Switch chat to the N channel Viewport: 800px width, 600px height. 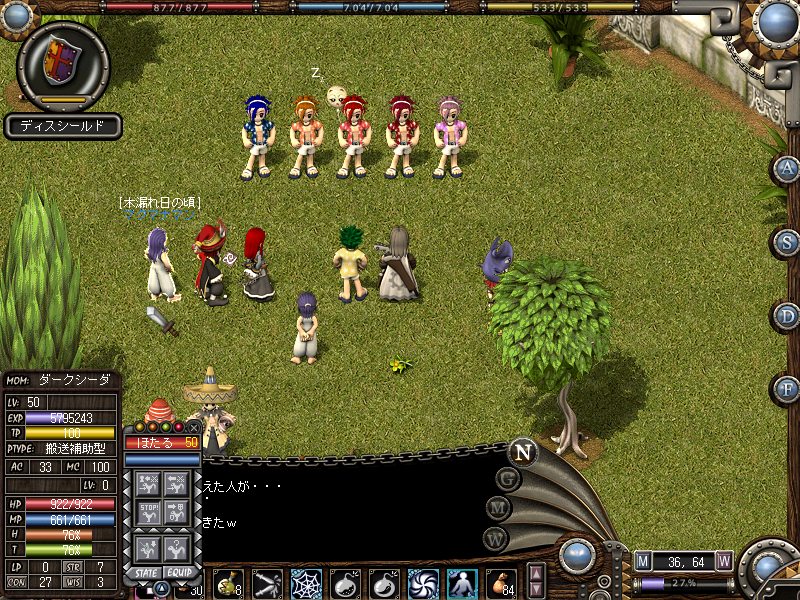(522, 452)
